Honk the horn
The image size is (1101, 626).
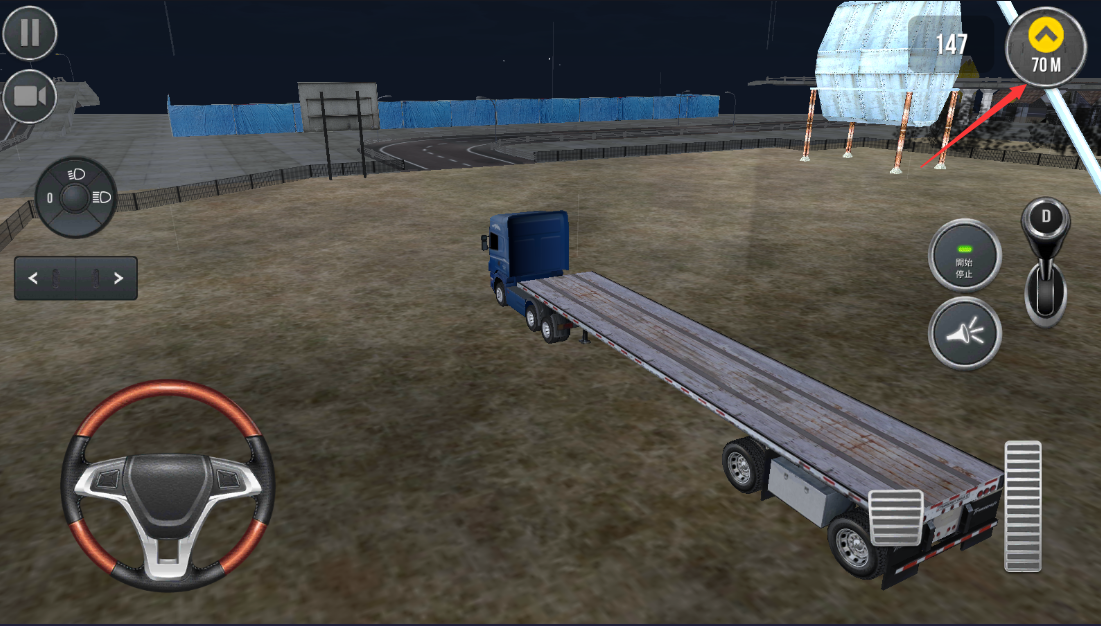click(964, 333)
